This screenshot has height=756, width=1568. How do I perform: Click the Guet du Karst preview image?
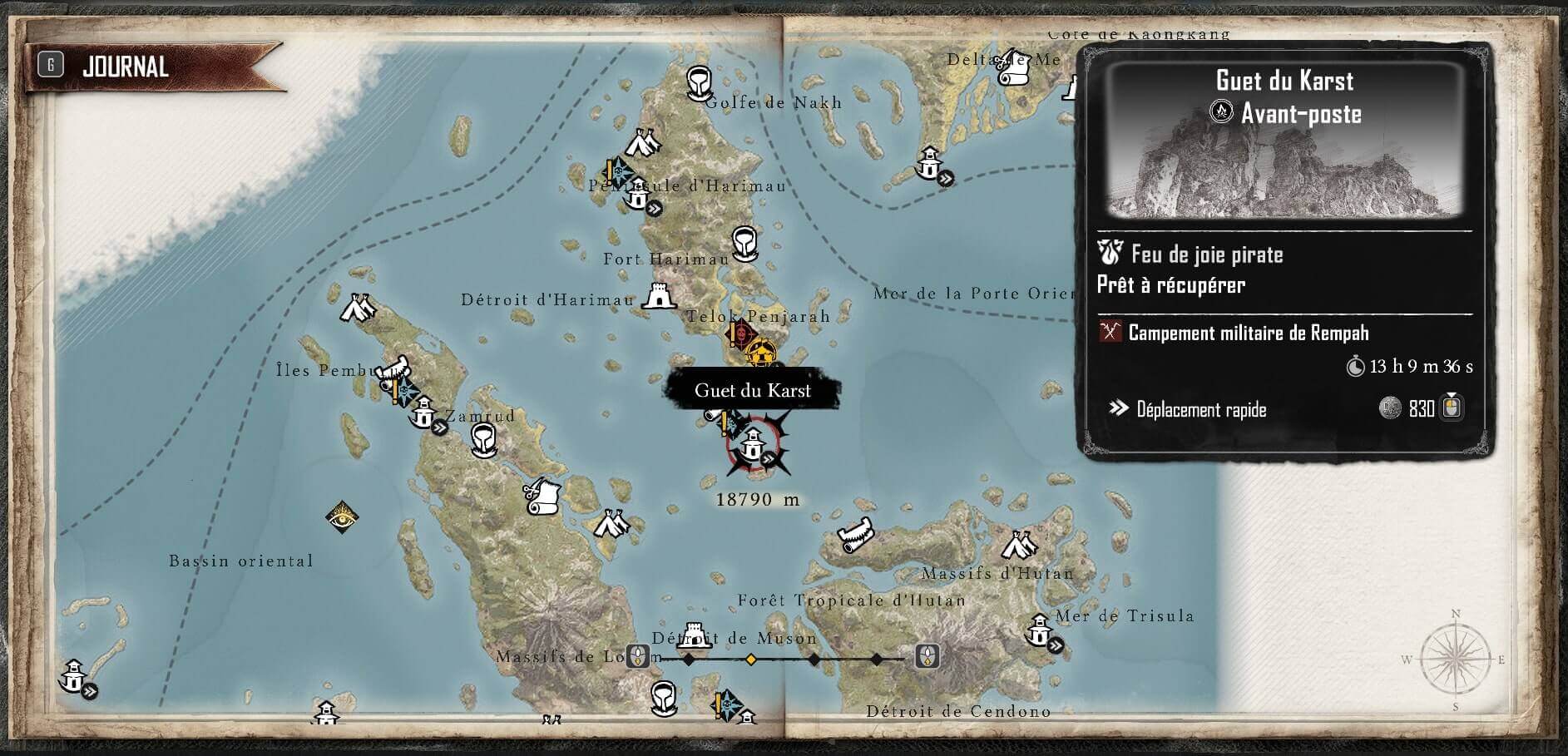(x=1284, y=143)
